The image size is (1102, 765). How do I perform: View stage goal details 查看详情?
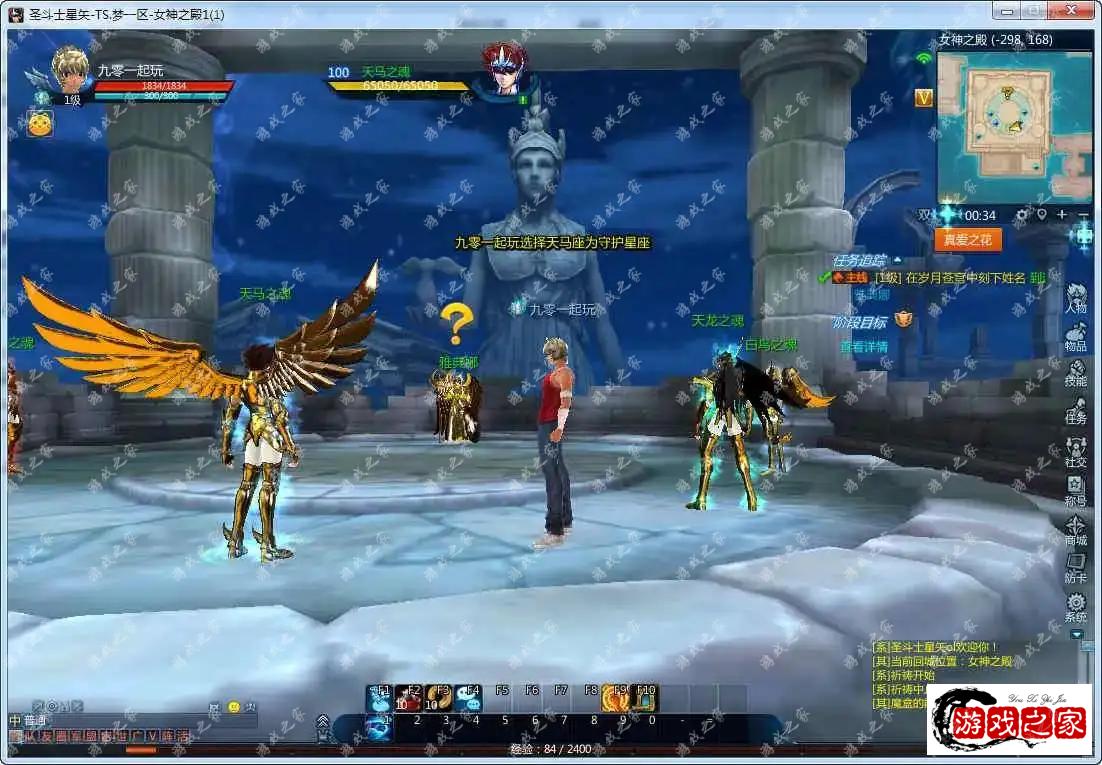coord(863,347)
